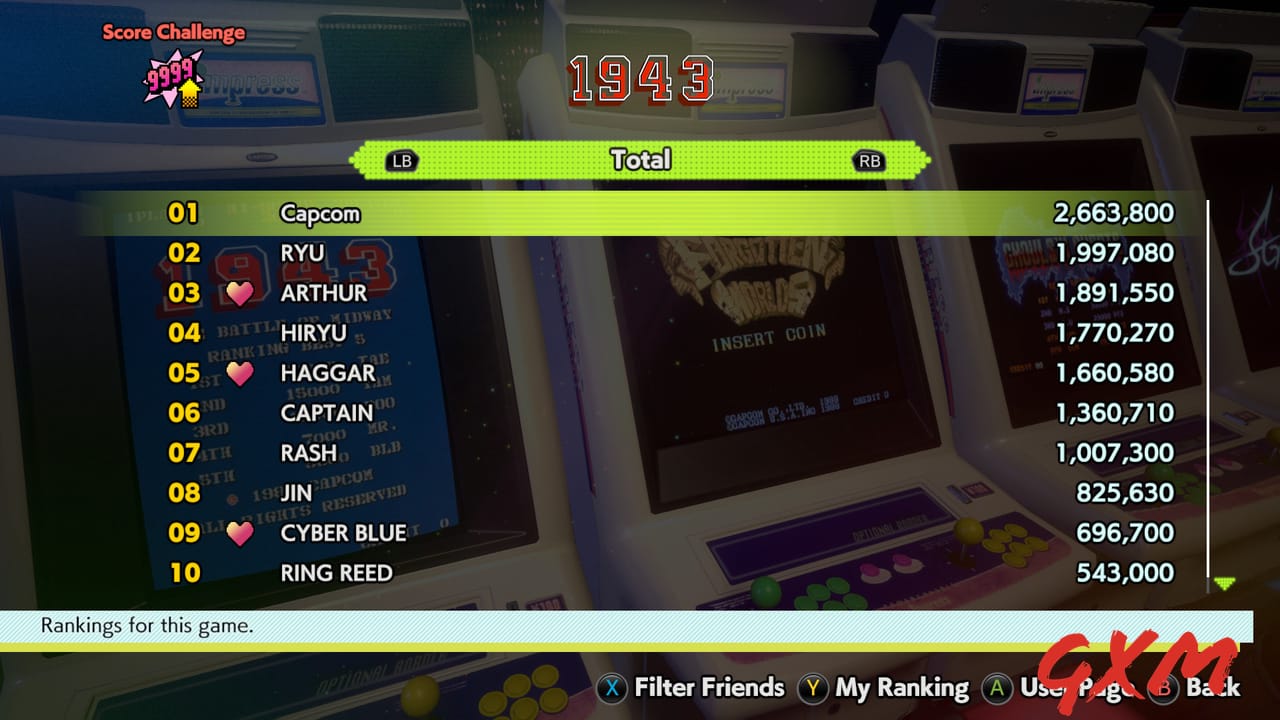Select RING REED's tenth place row
Viewport: 1280px width, 720px height.
coord(640,572)
